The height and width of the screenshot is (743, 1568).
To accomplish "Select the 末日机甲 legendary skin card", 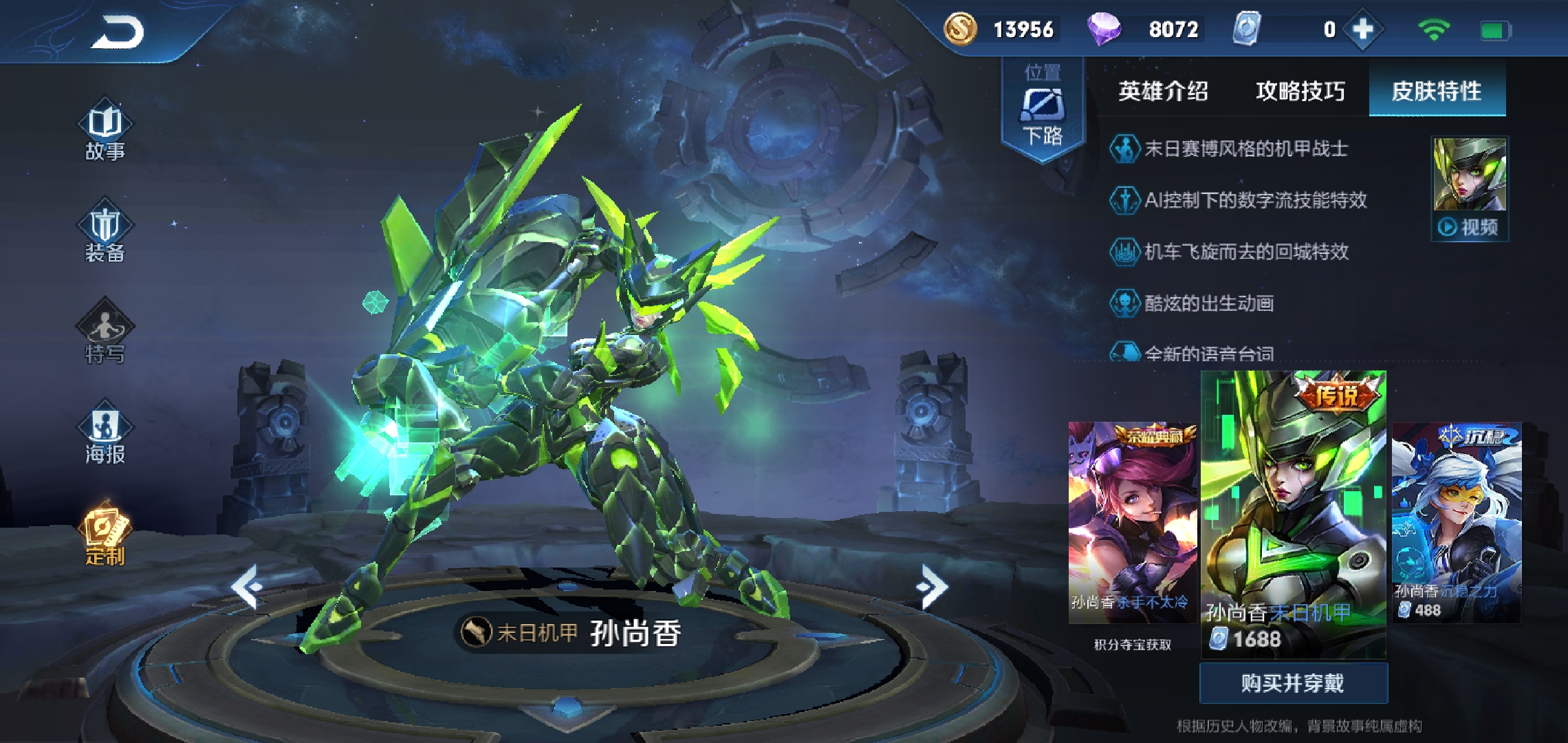I will [1293, 513].
